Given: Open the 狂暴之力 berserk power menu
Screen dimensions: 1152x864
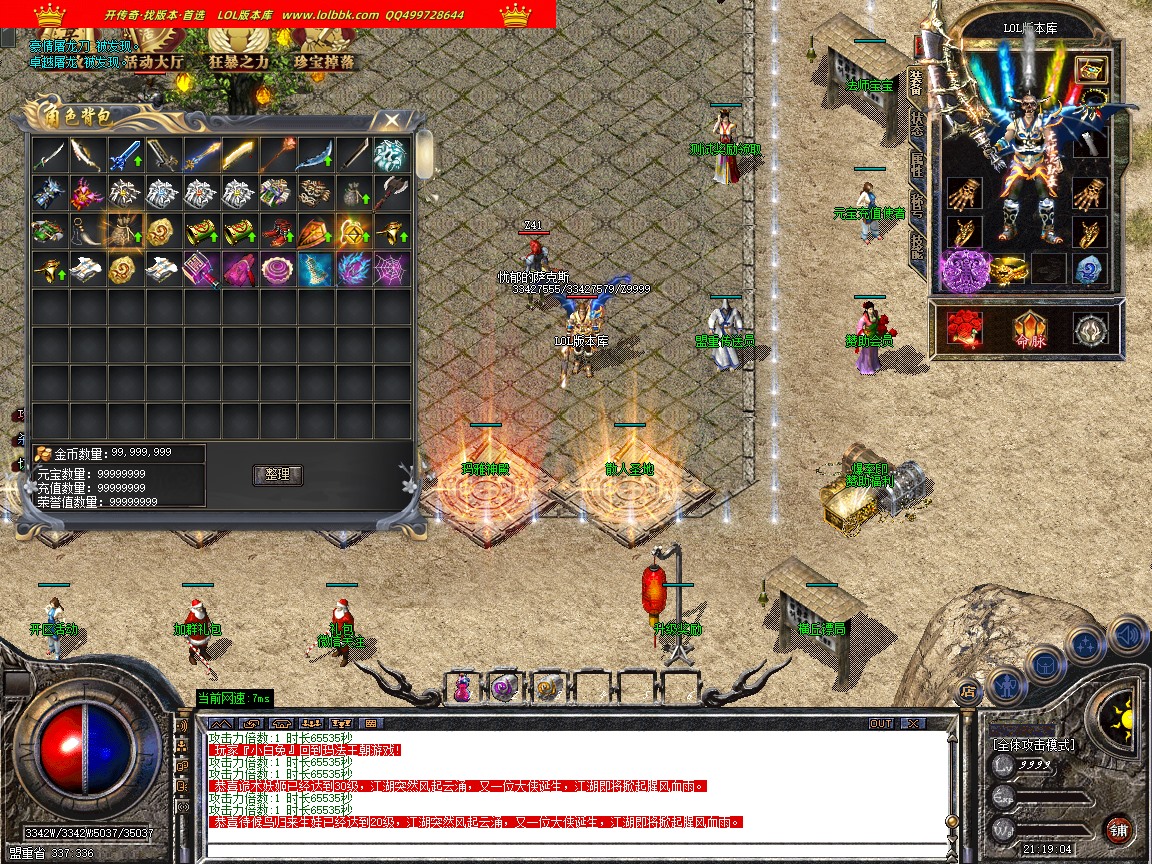Looking at the screenshot, I should (x=239, y=62).
